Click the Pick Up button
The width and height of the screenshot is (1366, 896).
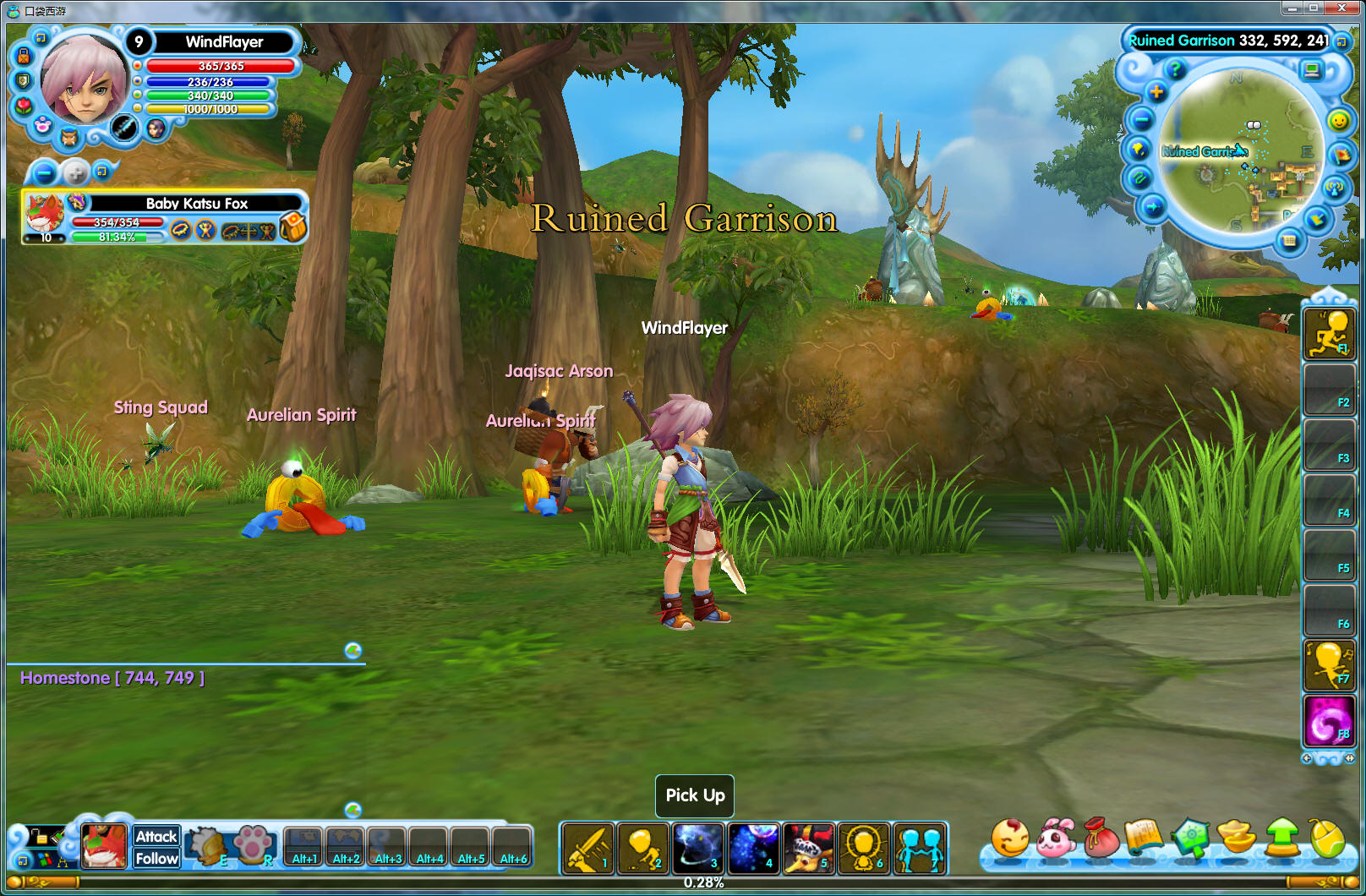(695, 795)
